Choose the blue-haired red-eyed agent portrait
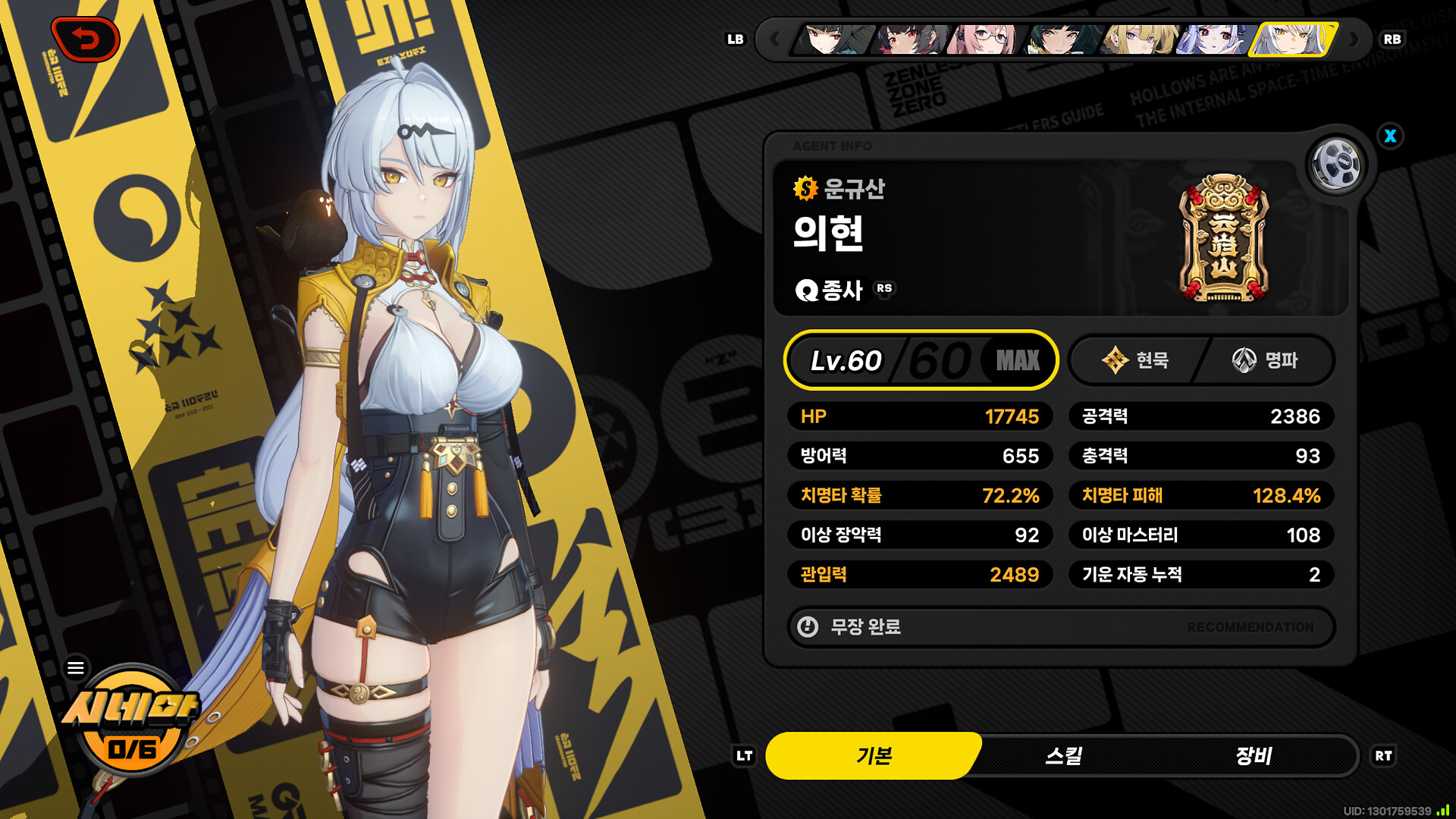This screenshot has width=1456, height=819. pyautogui.click(x=1213, y=39)
